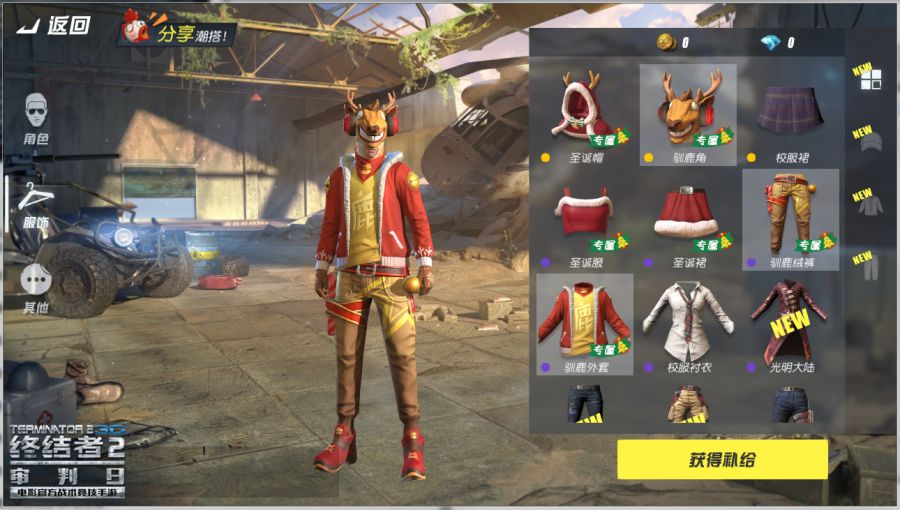900x510 pixels.
Task: Click the yellow 获得补给 button
Action: [722, 460]
